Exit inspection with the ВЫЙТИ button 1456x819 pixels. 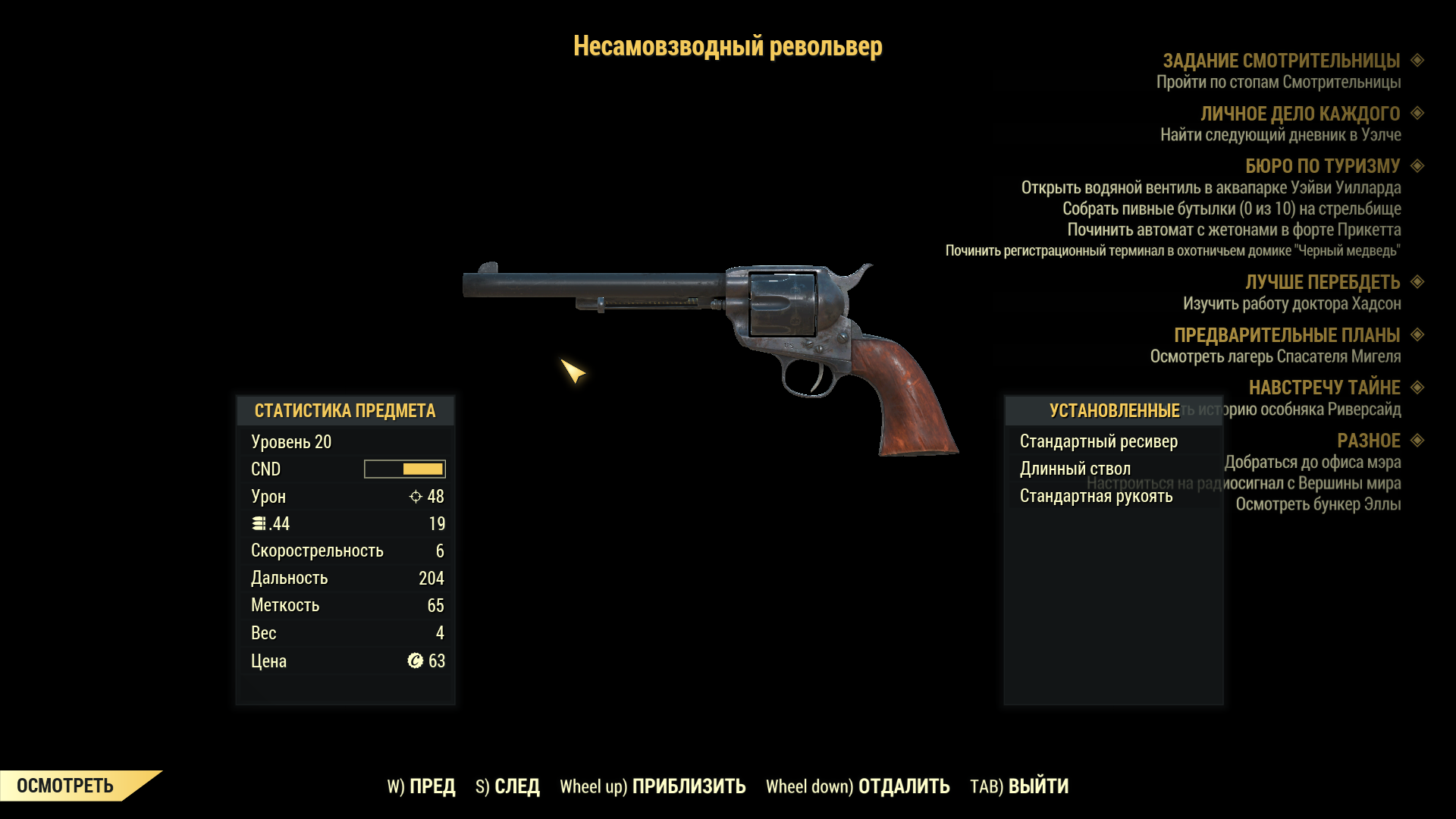pos(1019,786)
